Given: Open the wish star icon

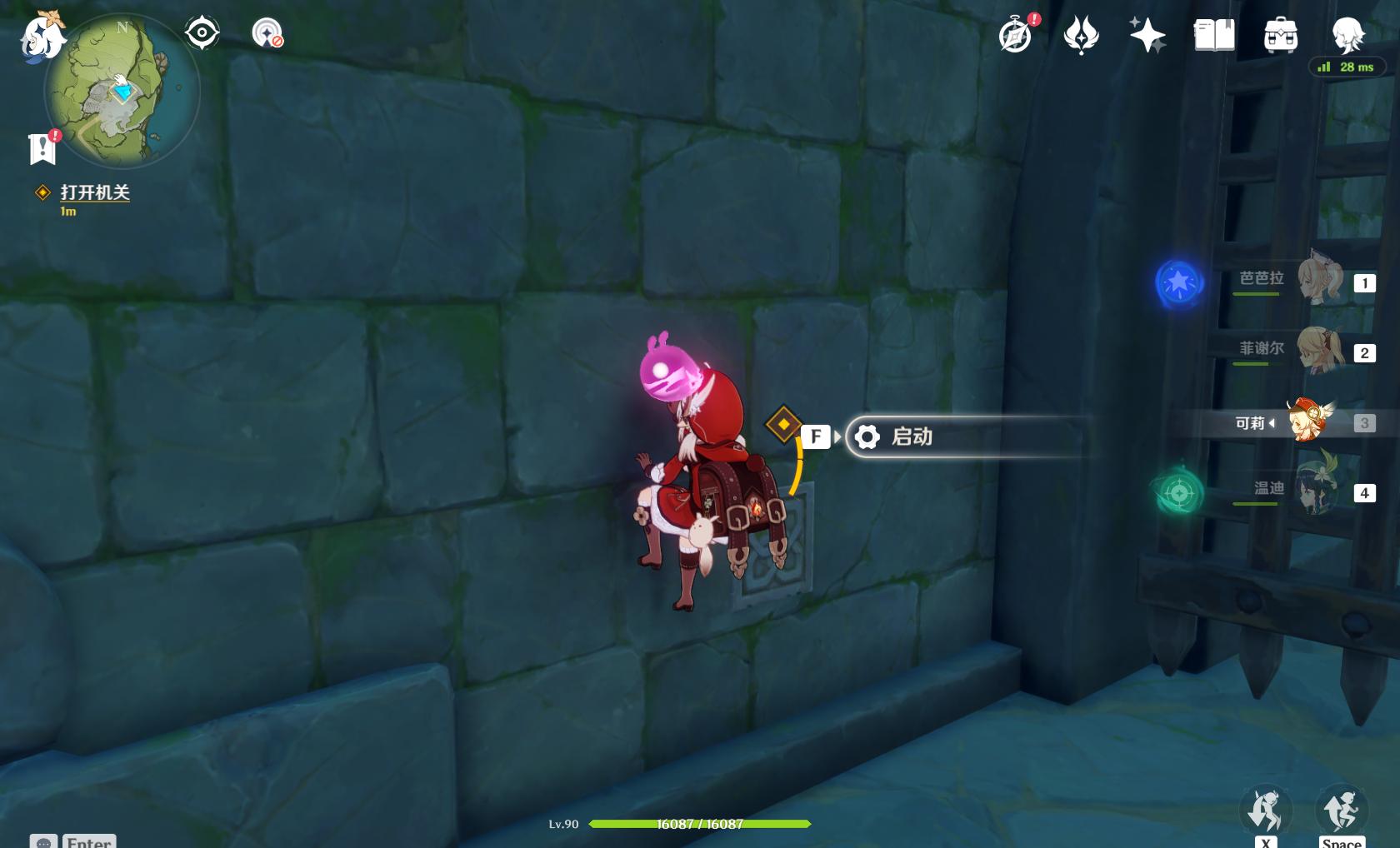Looking at the screenshot, I should click(x=1147, y=35).
